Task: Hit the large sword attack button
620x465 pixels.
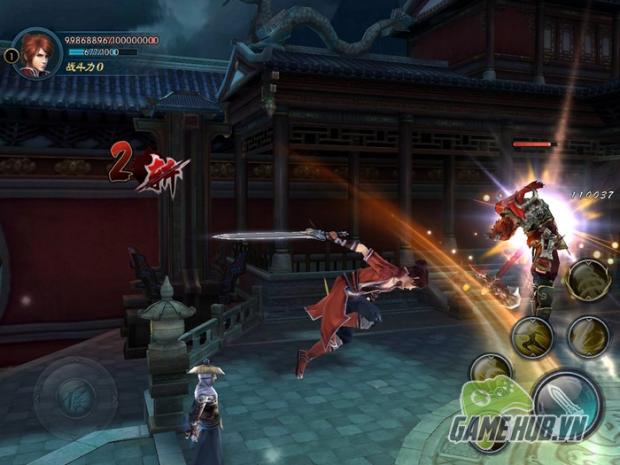Action: click(x=566, y=402)
